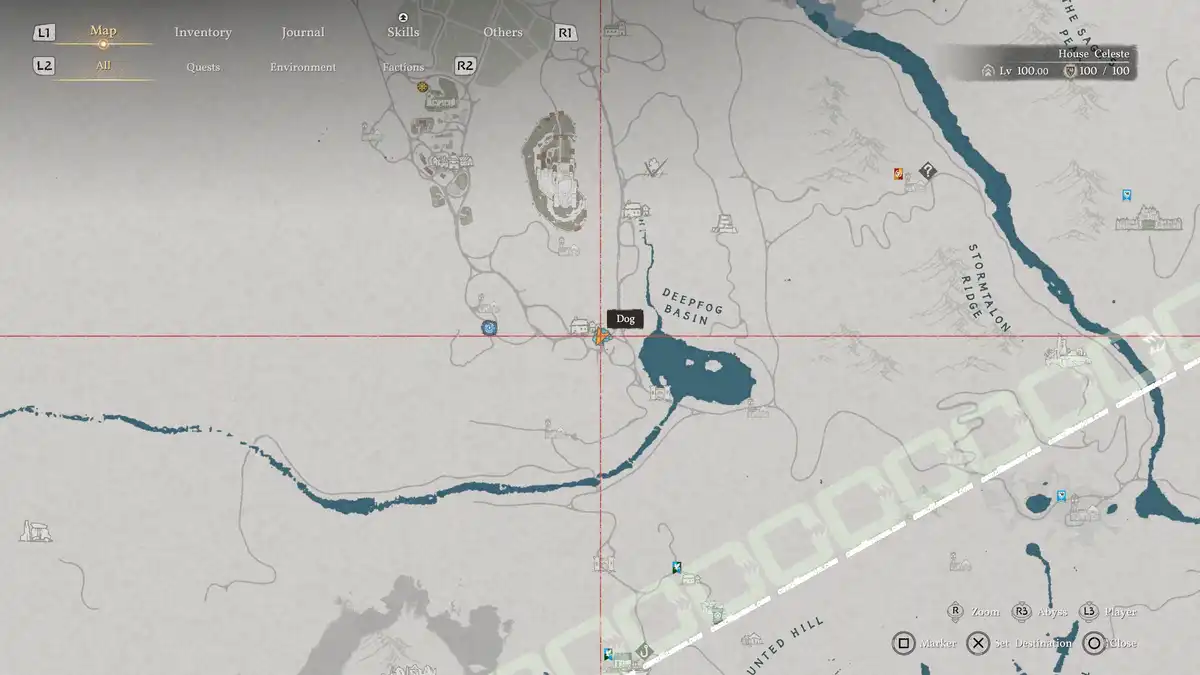Select the Others tab
1200x675 pixels.
click(x=503, y=32)
